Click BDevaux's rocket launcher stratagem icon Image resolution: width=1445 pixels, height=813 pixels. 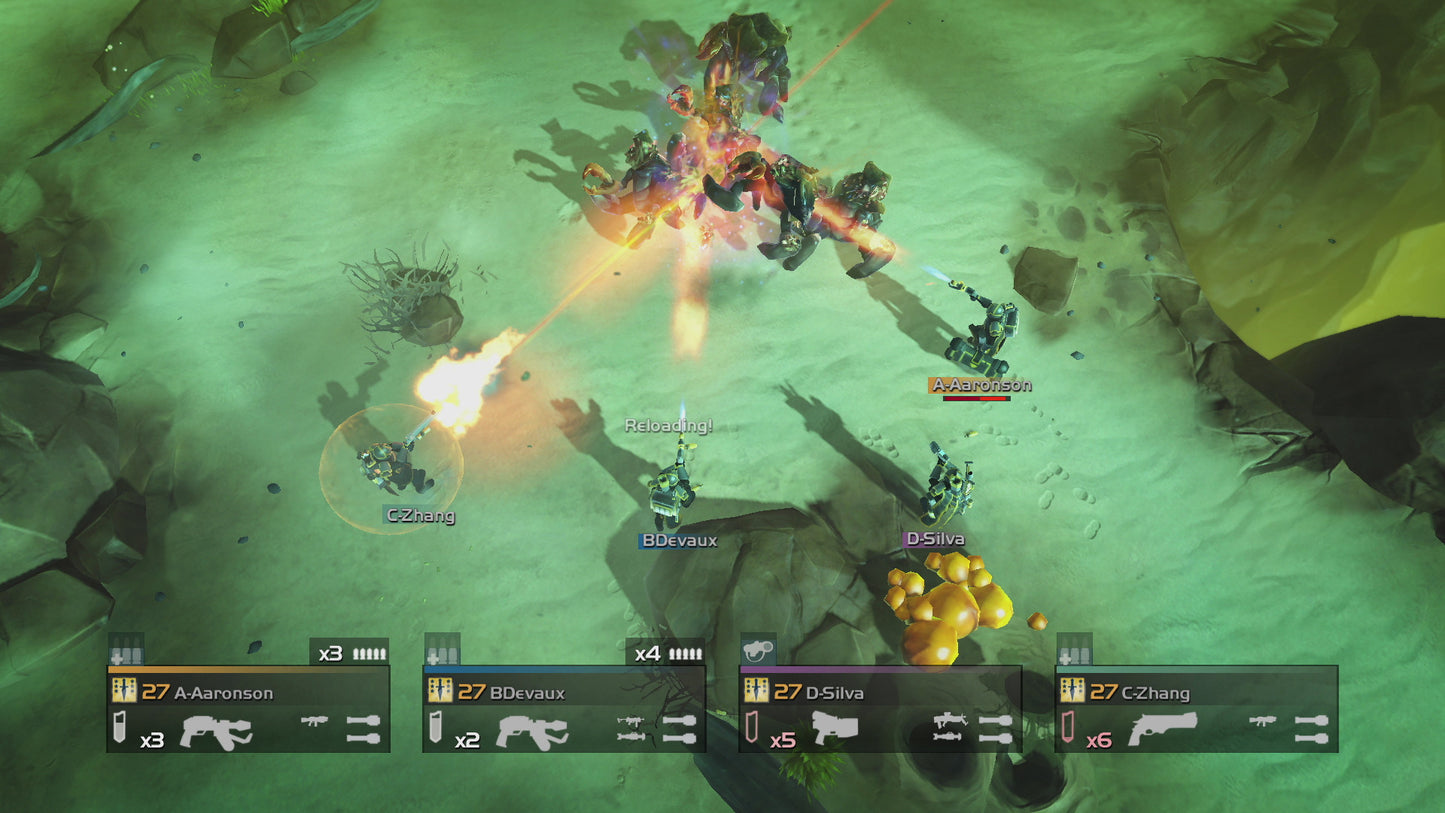coord(632,737)
